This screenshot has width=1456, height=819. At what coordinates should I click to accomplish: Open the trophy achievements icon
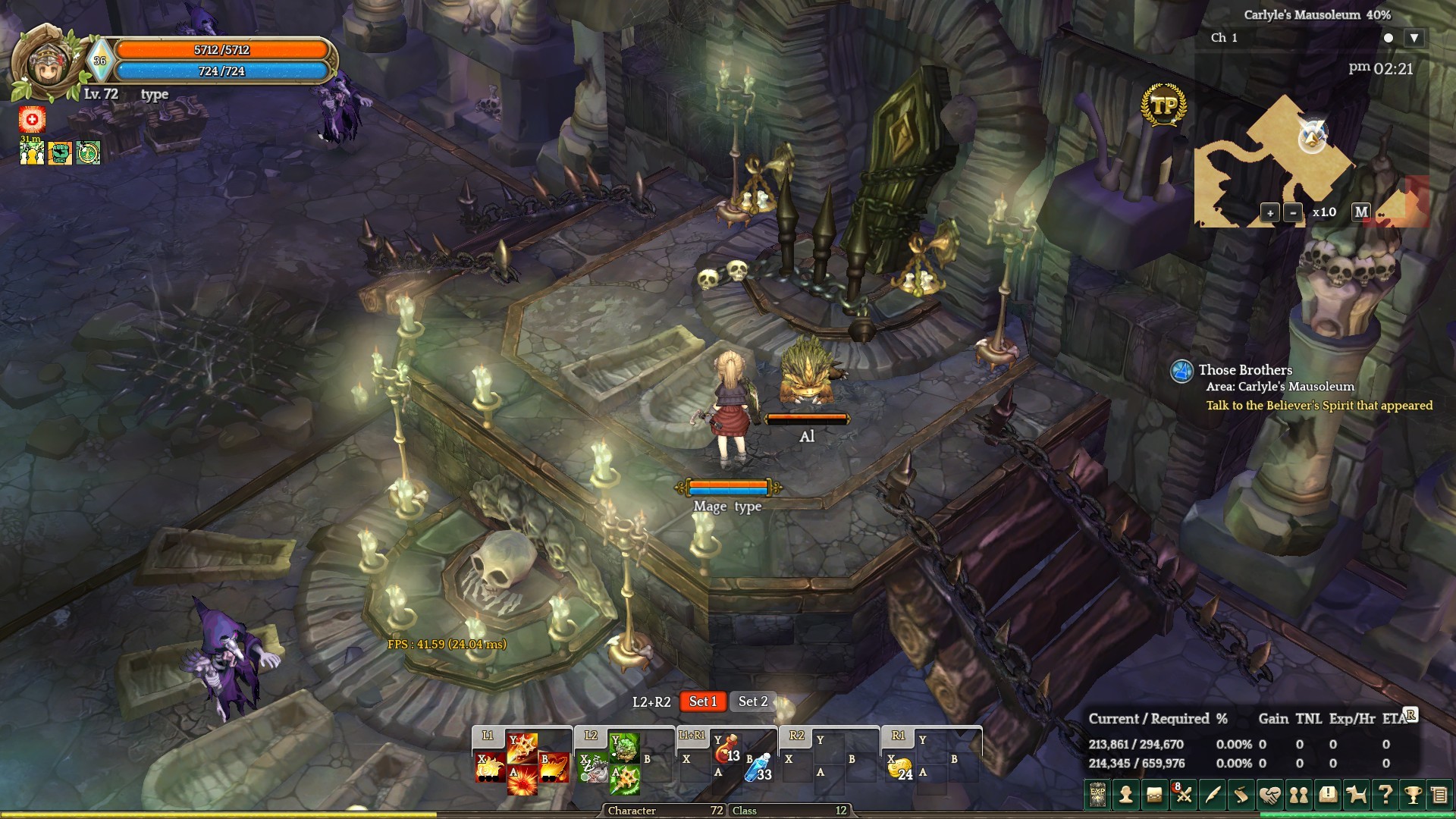coord(1413,795)
